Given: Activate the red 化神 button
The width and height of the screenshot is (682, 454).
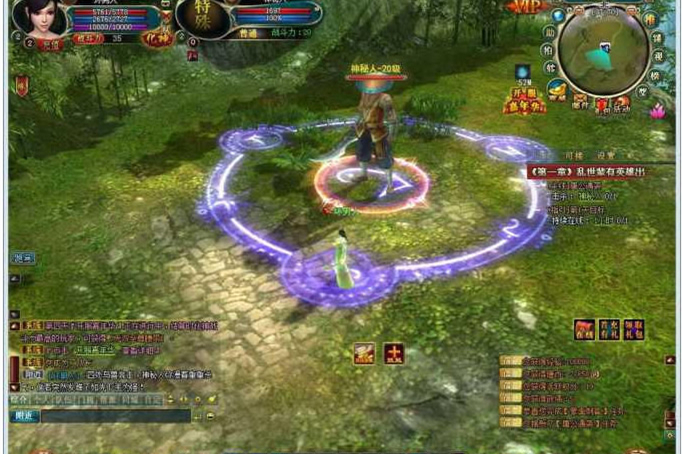Looking at the screenshot, I should (155, 38).
